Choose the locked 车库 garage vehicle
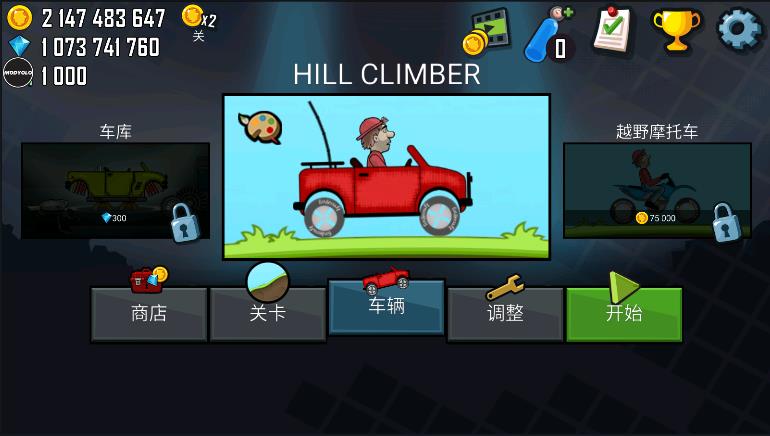 tap(115, 190)
